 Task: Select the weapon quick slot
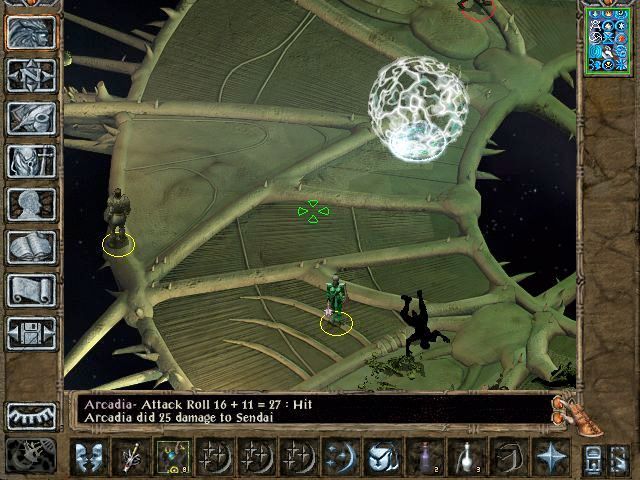(x=130, y=456)
